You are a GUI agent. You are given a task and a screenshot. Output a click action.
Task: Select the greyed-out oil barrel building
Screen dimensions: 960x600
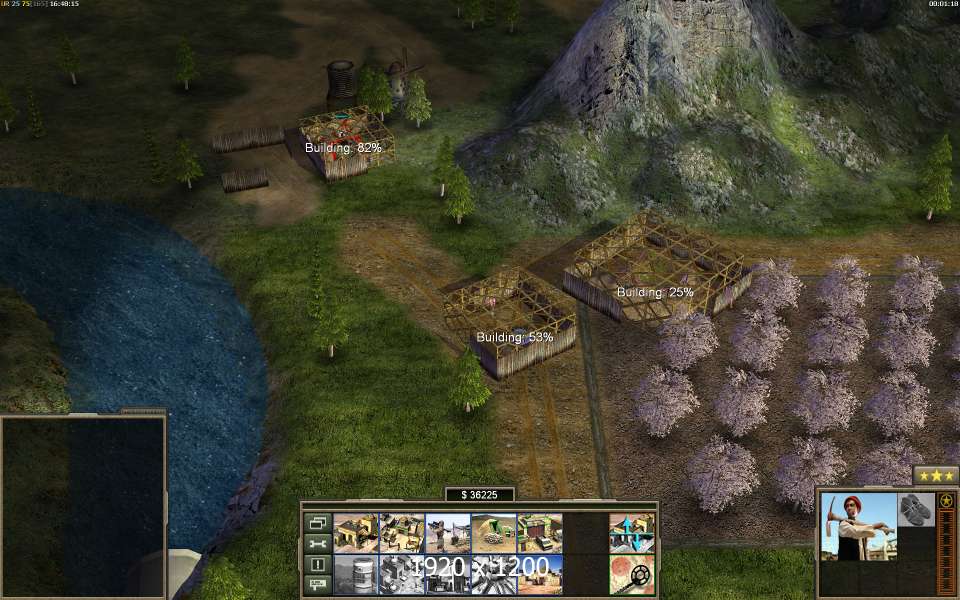pyautogui.click(x=353, y=574)
